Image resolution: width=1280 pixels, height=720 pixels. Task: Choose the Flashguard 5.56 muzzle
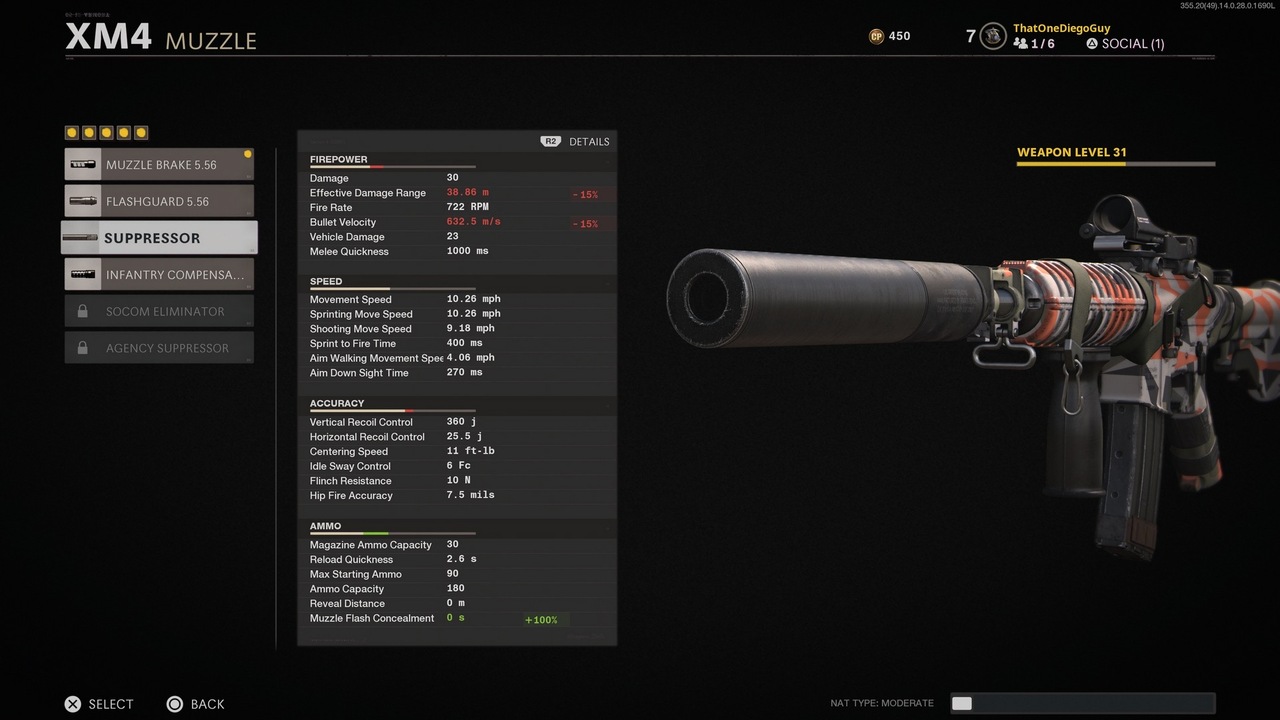[x=160, y=201]
